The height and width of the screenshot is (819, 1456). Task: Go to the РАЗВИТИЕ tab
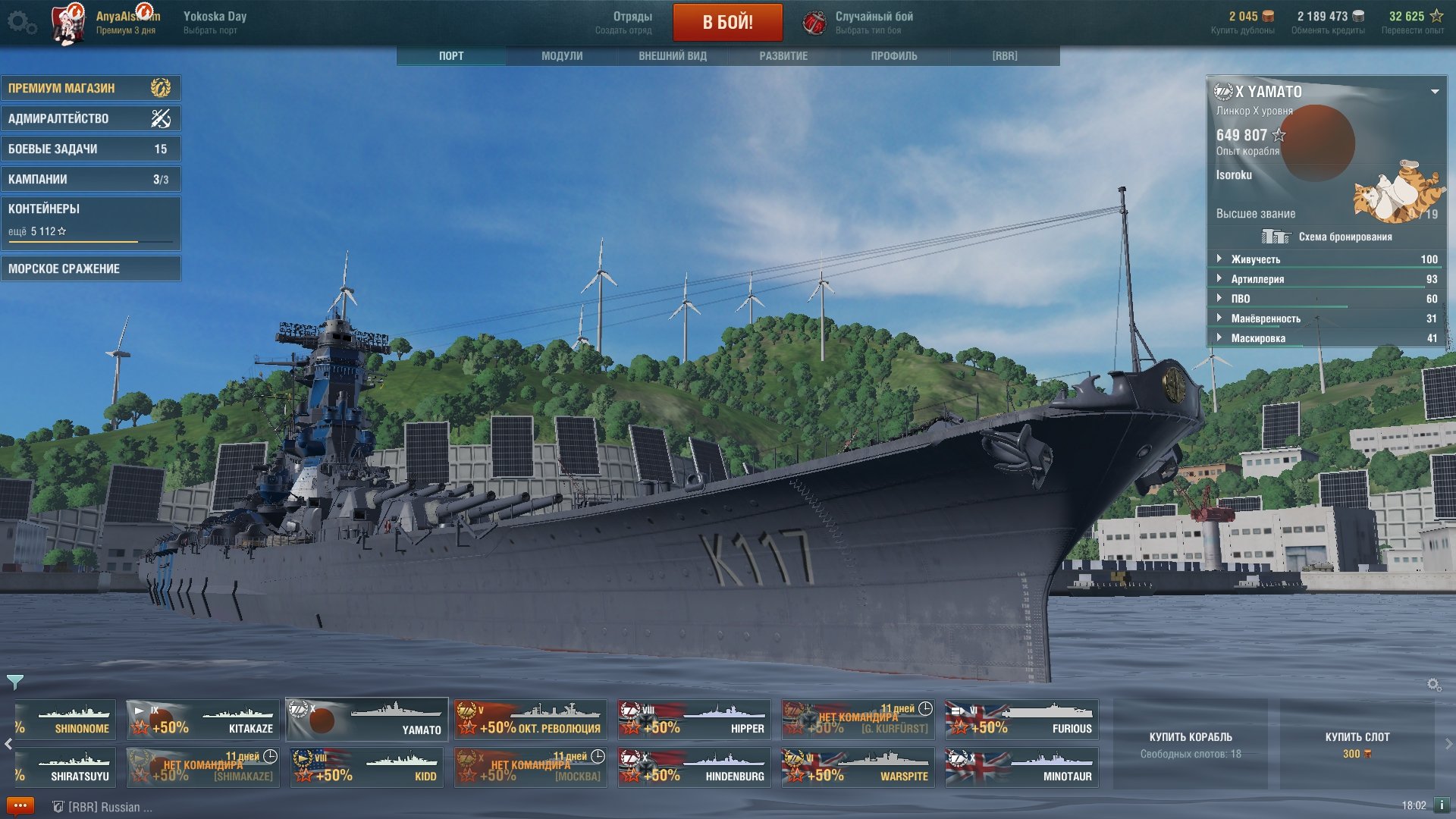783,56
